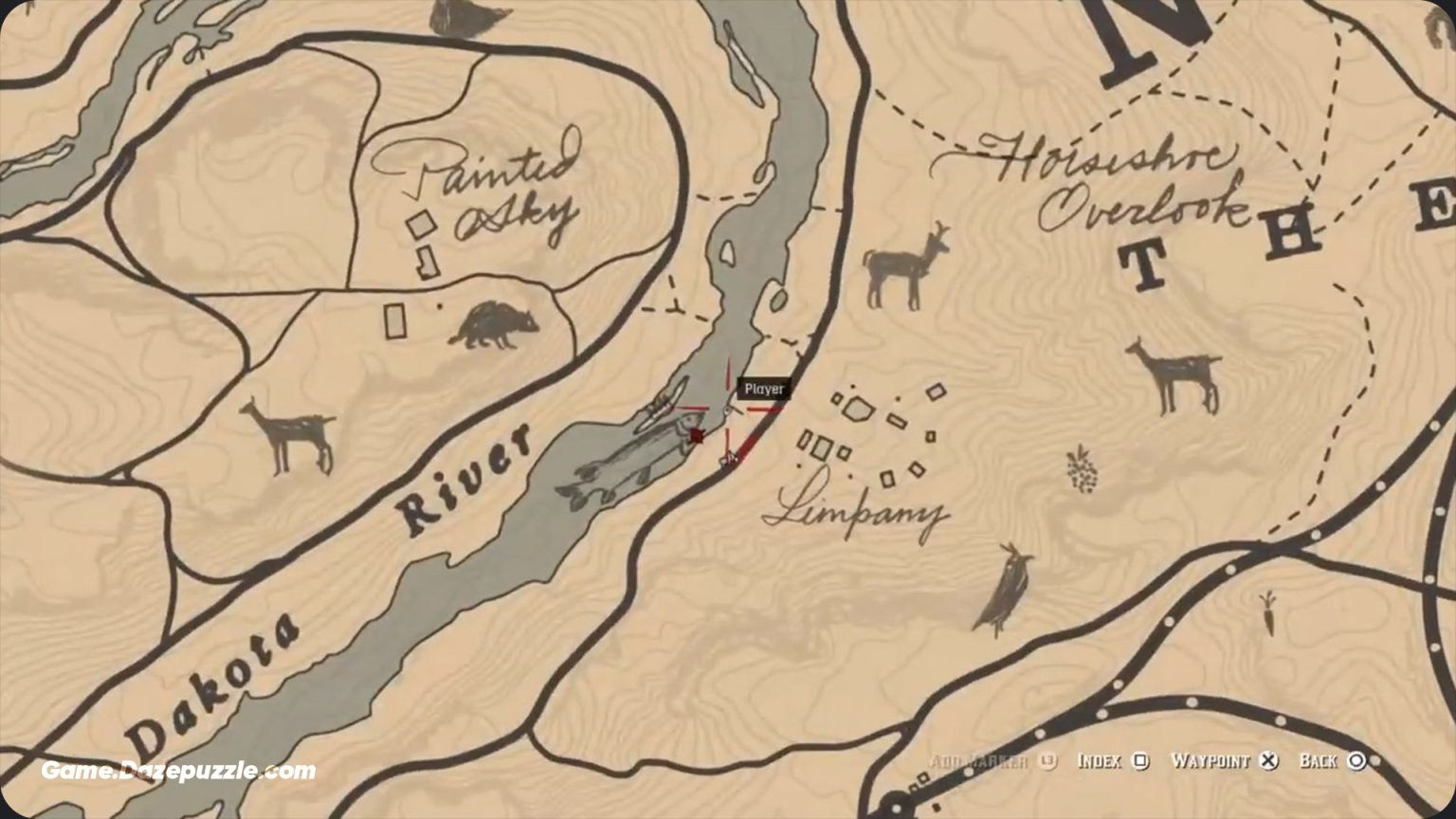Screen dimensions: 1456x819
Task: Click the largest building outline in Limpany
Action: point(861,409)
